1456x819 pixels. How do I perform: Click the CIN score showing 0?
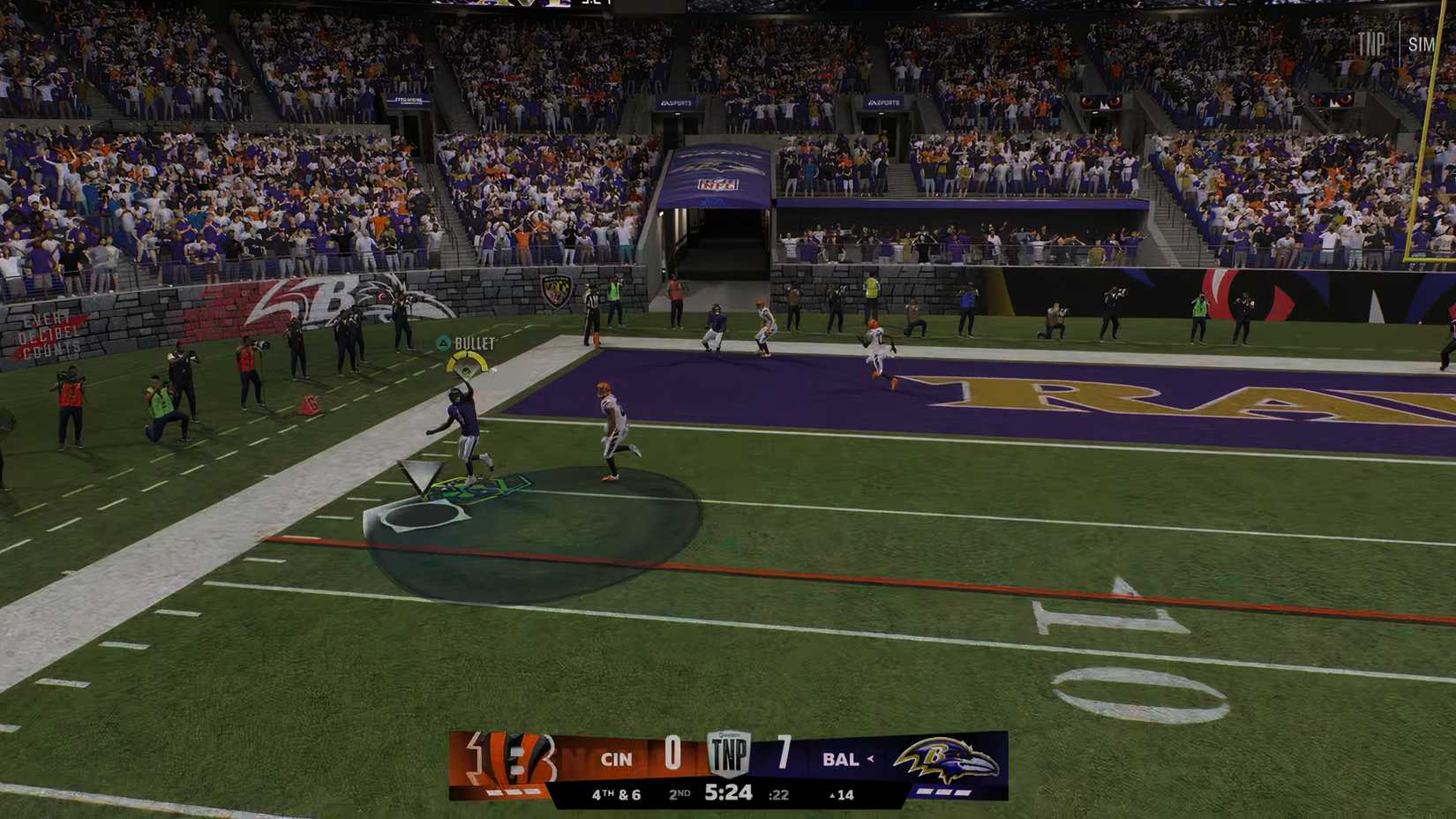[x=673, y=756]
